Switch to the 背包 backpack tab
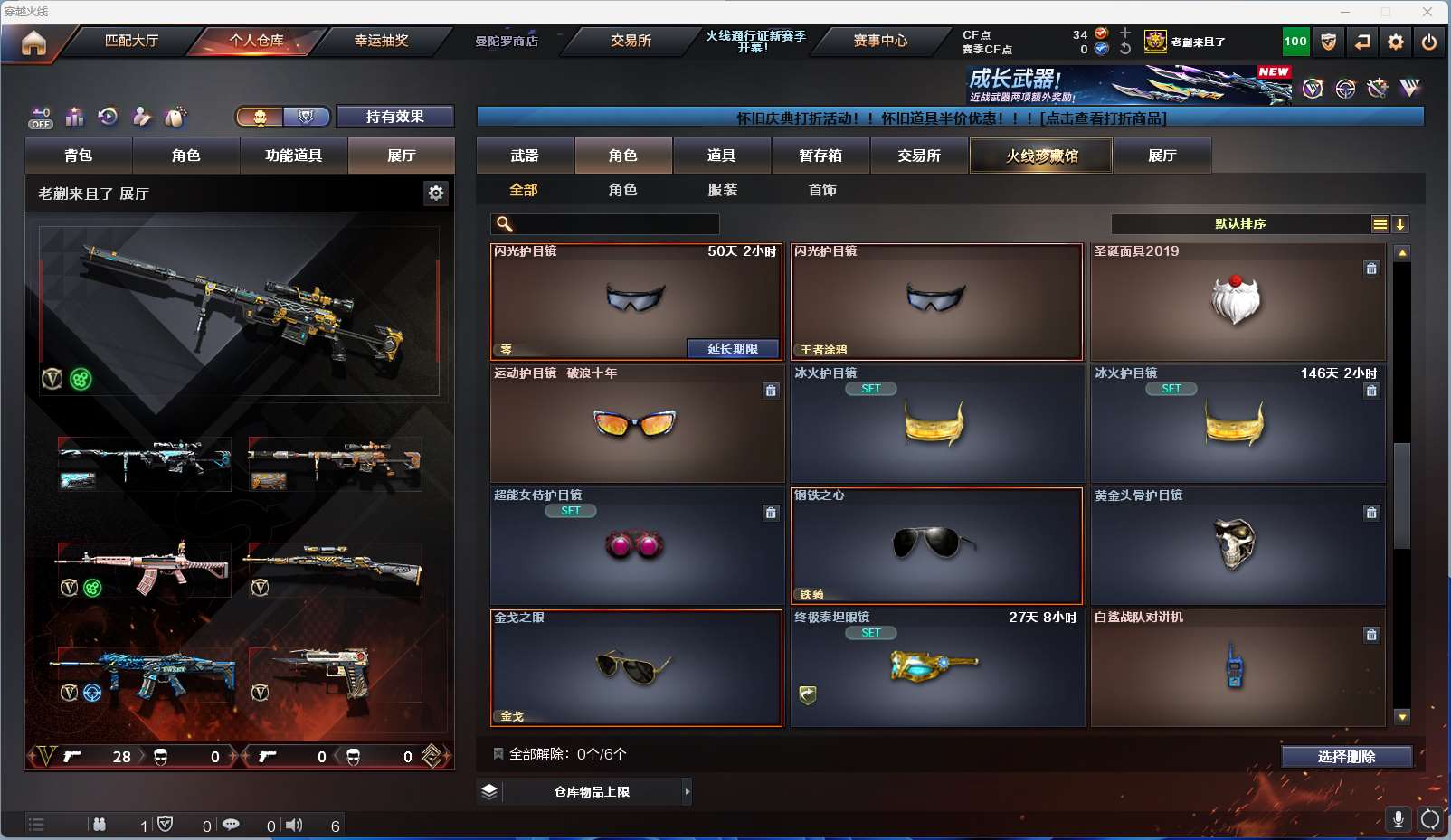The width and height of the screenshot is (1451, 840). point(79,156)
